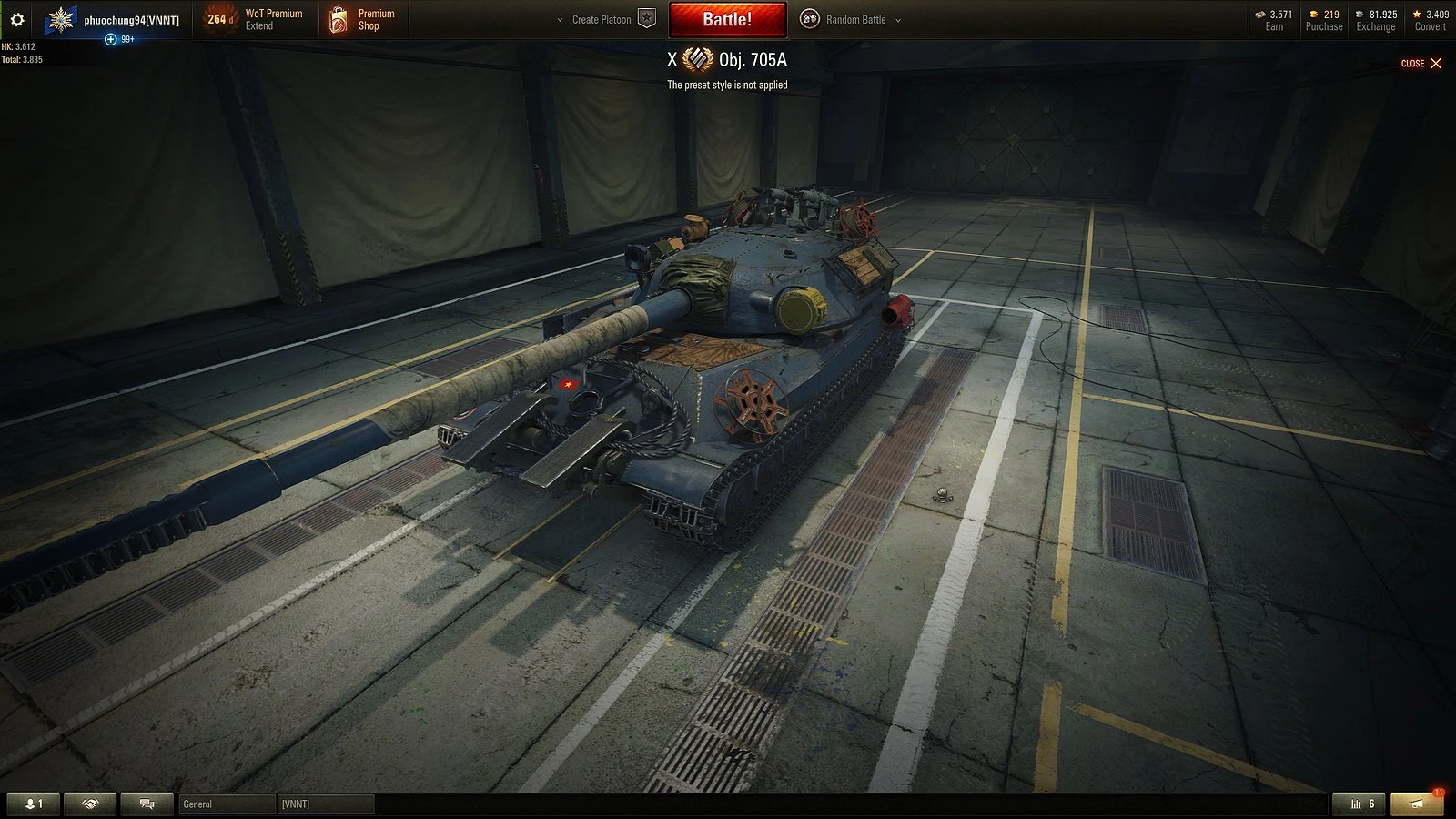Open the chat messages icon
The width and height of the screenshot is (1456, 819).
[x=147, y=804]
